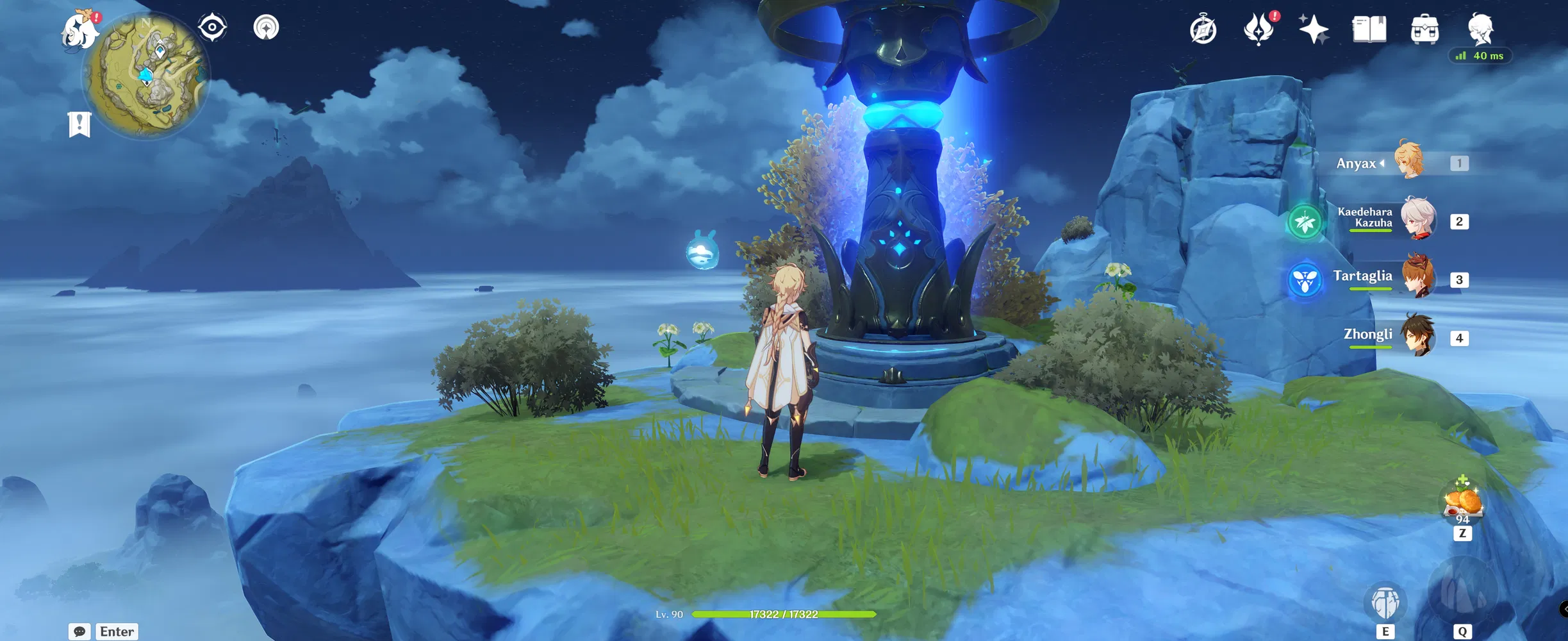Click the exclamation banner below the minimap
1568x641 pixels.
[x=78, y=124]
